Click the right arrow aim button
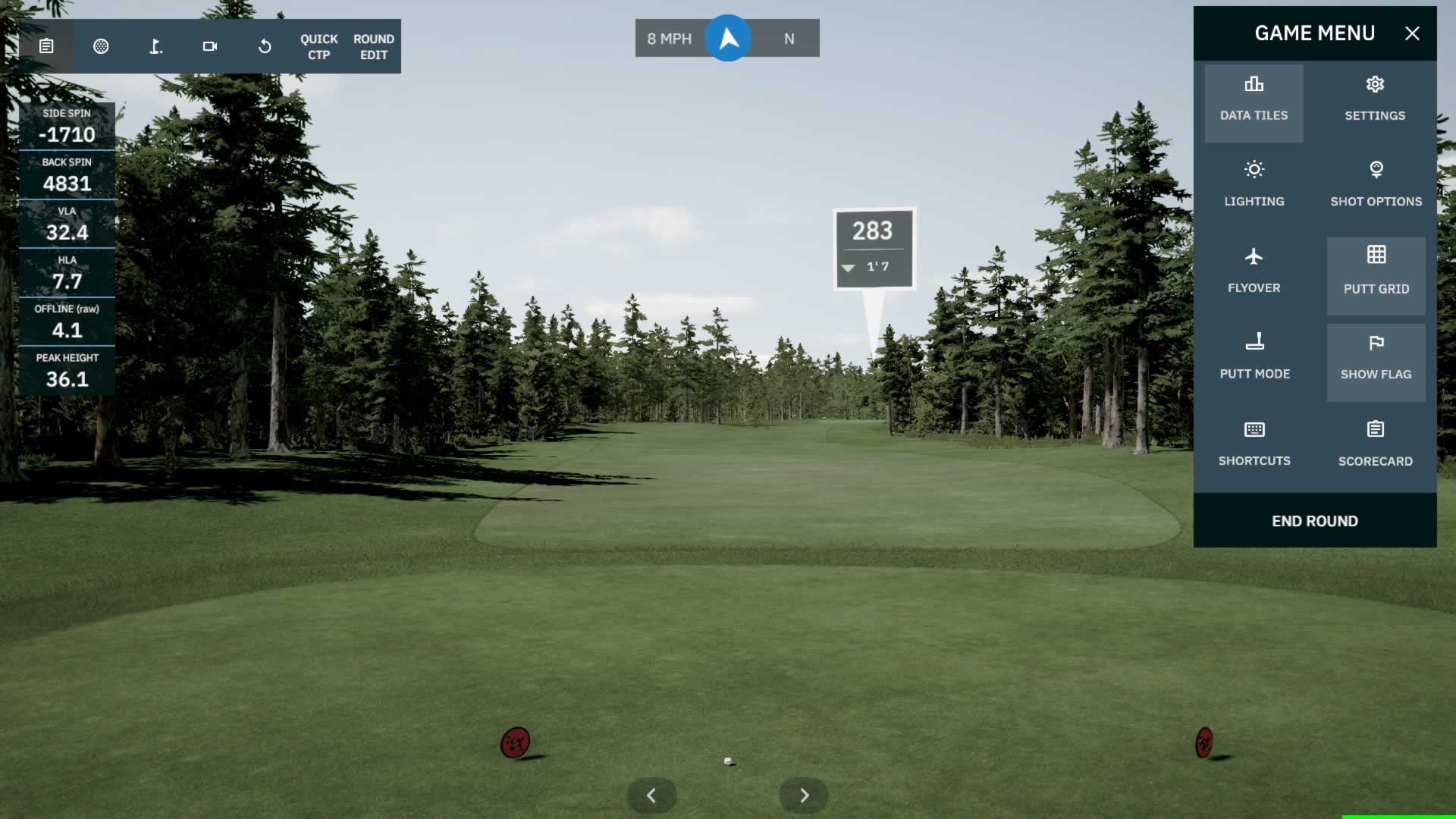1456x819 pixels. tap(804, 795)
